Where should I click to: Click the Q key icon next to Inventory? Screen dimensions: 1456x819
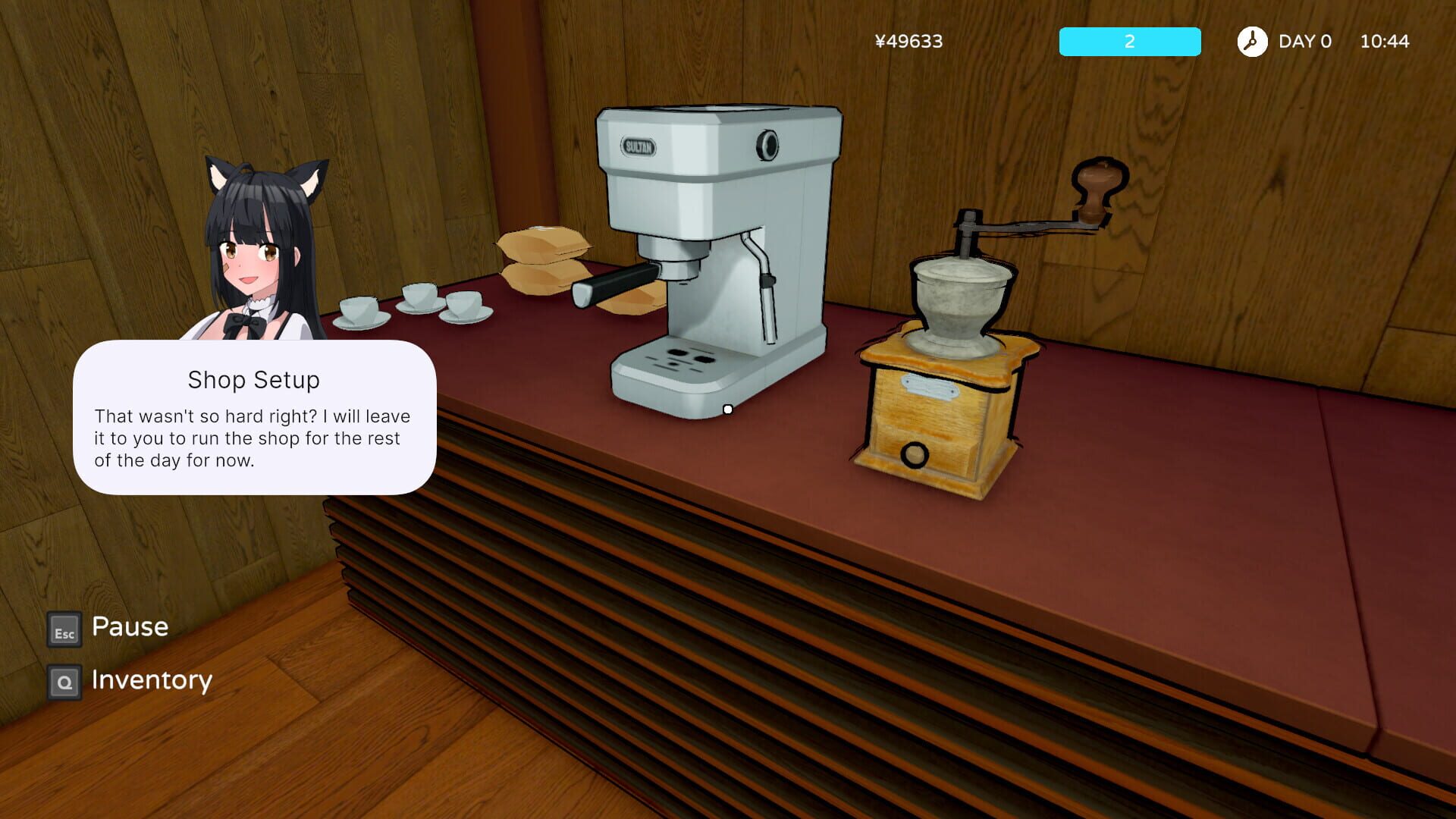coord(64,682)
